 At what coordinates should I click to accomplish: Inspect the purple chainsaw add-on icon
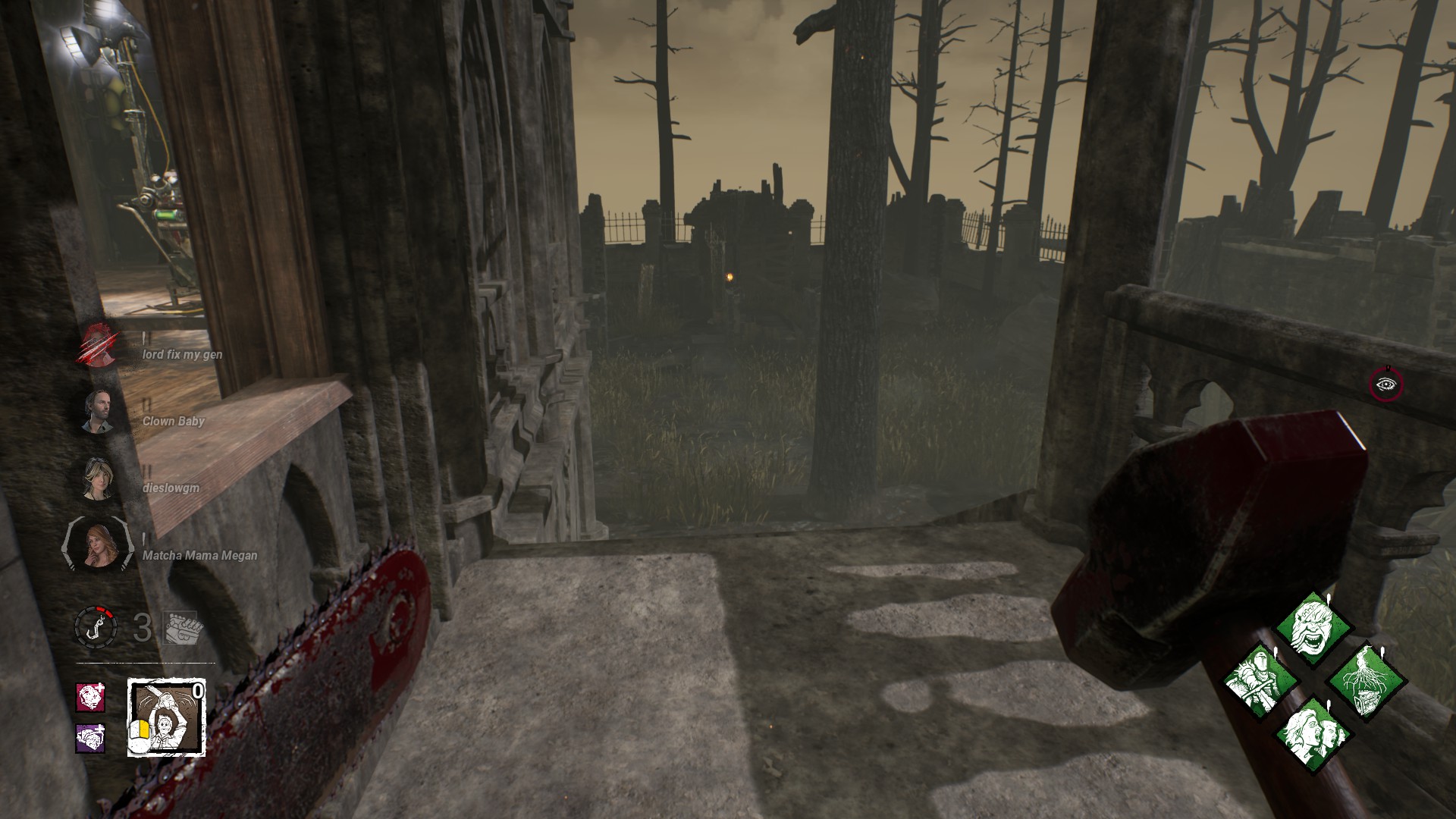click(90, 737)
